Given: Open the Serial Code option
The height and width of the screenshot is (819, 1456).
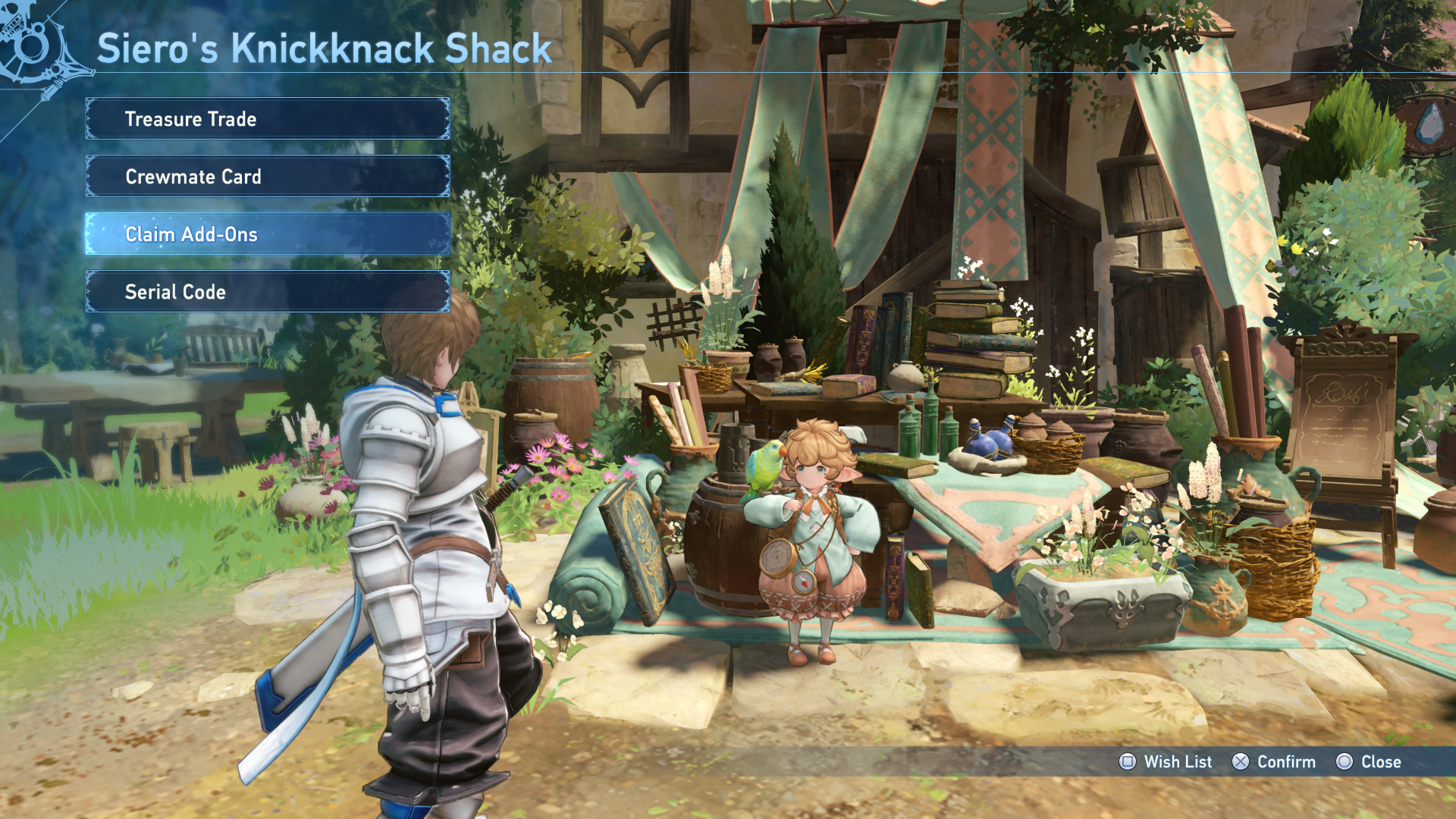Looking at the screenshot, I should click(267, 292).
